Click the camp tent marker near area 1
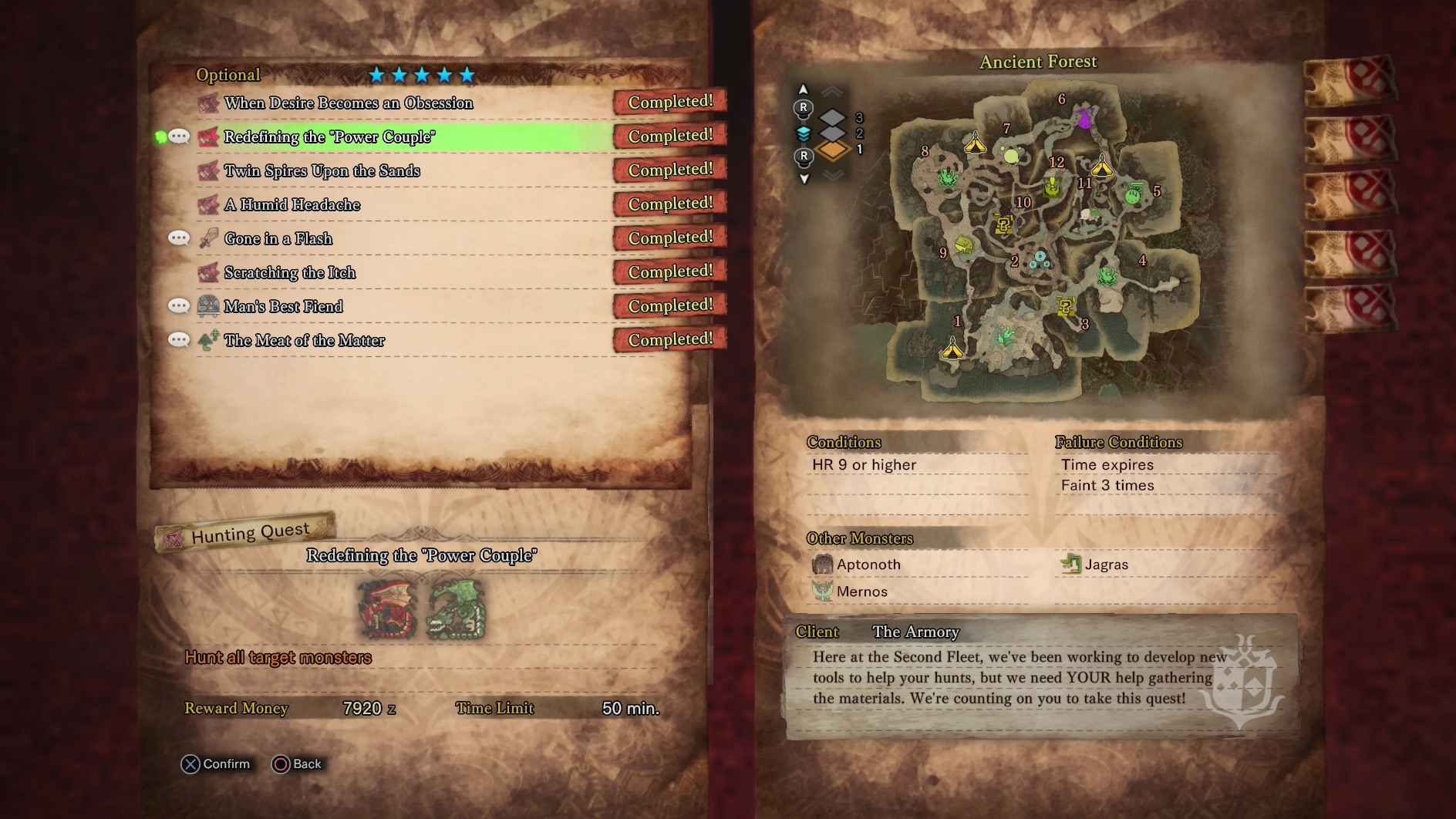1456x819 pixels. coord(953,349)
